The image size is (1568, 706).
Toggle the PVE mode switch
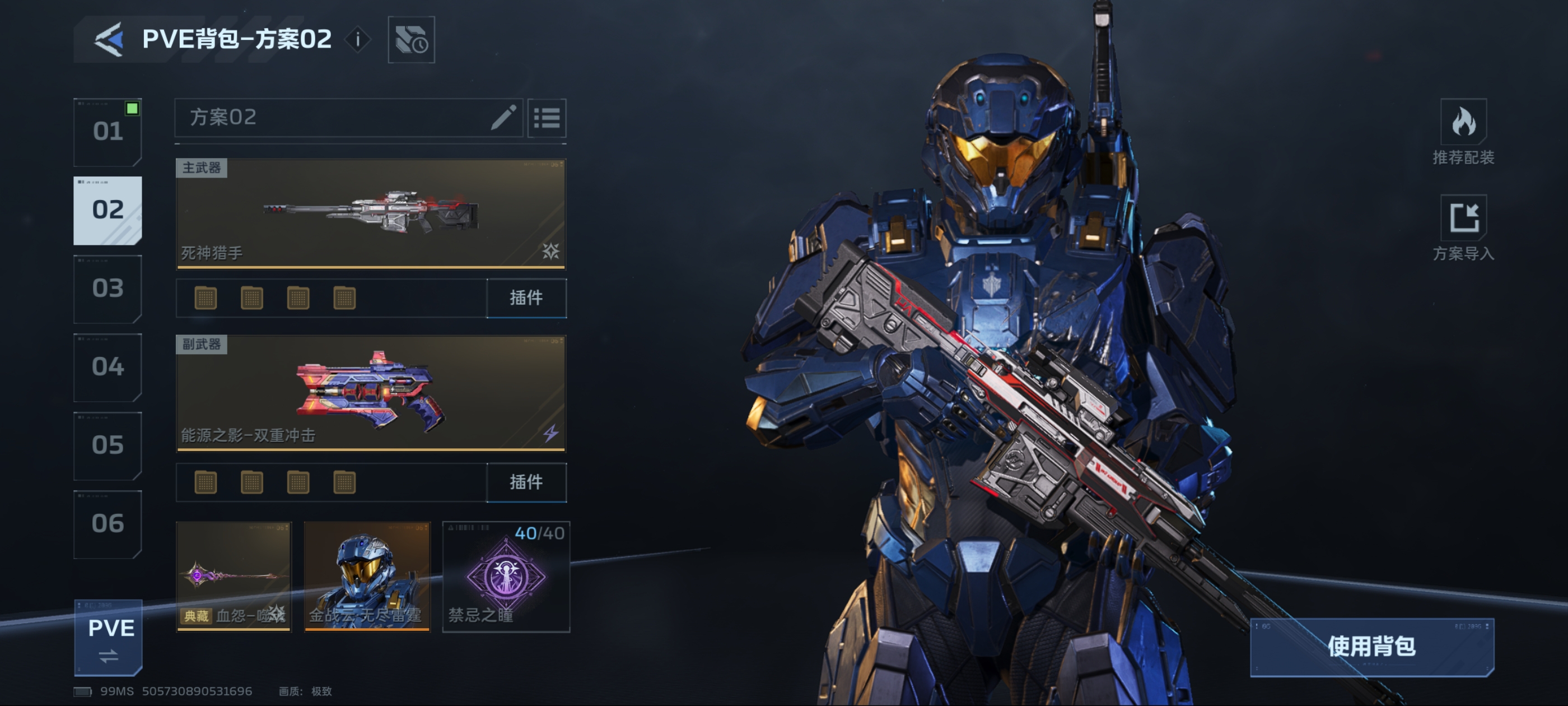click(x=109, y=637)
